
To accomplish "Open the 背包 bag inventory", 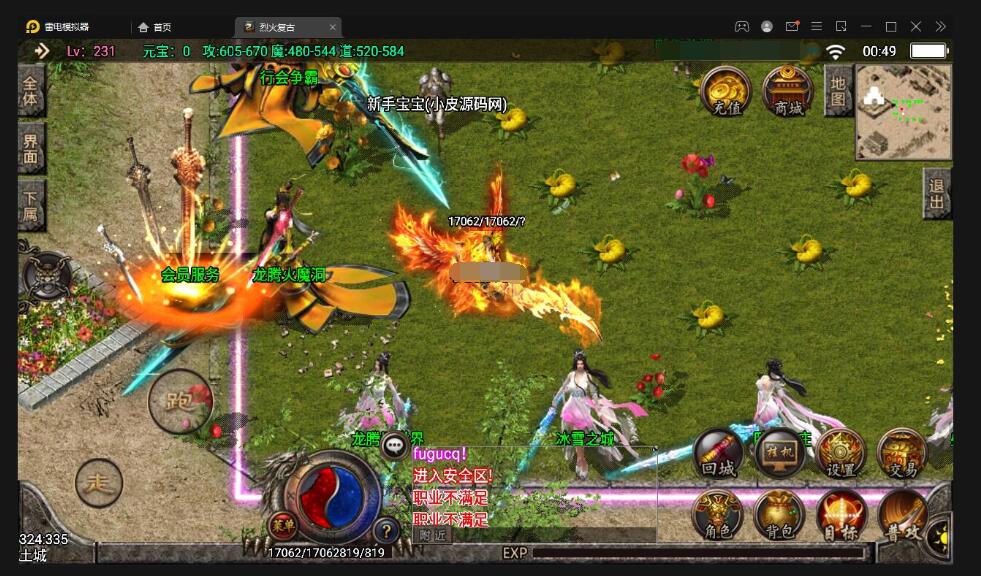I will 780,516.
